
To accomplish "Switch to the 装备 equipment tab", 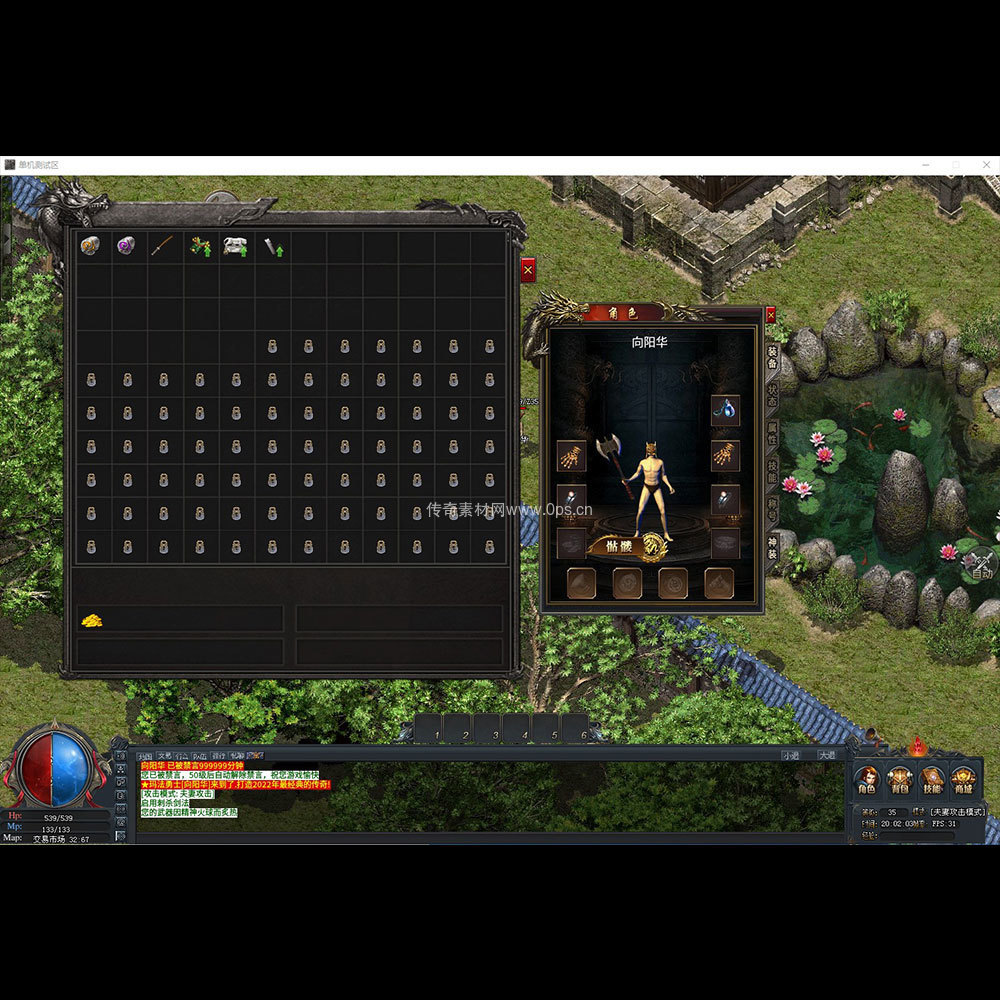I will point(772,357).
